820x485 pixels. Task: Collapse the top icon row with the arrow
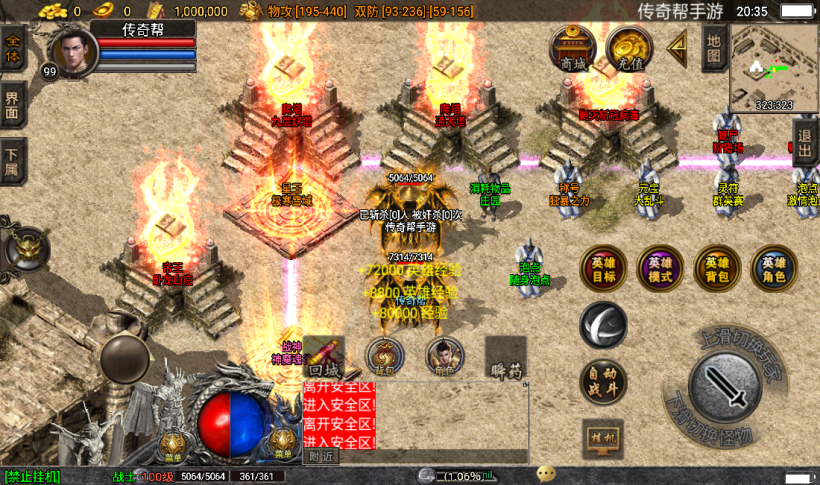click(x=677, y=45)
